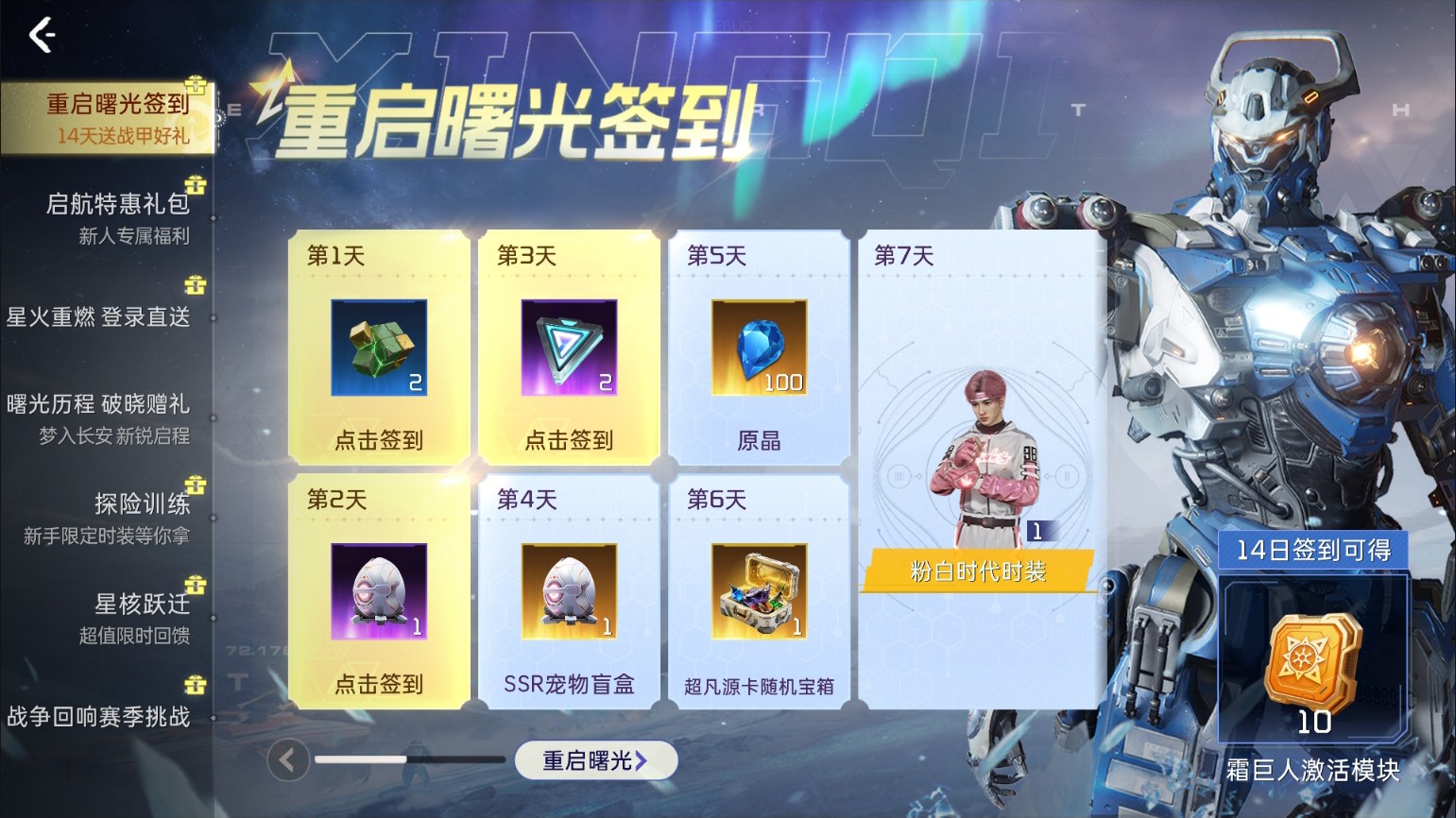The width and height of the screenshot is (1456, 818).
Task: Select the day 3 triangle badge item icon
Action: (x=568, y=349)
